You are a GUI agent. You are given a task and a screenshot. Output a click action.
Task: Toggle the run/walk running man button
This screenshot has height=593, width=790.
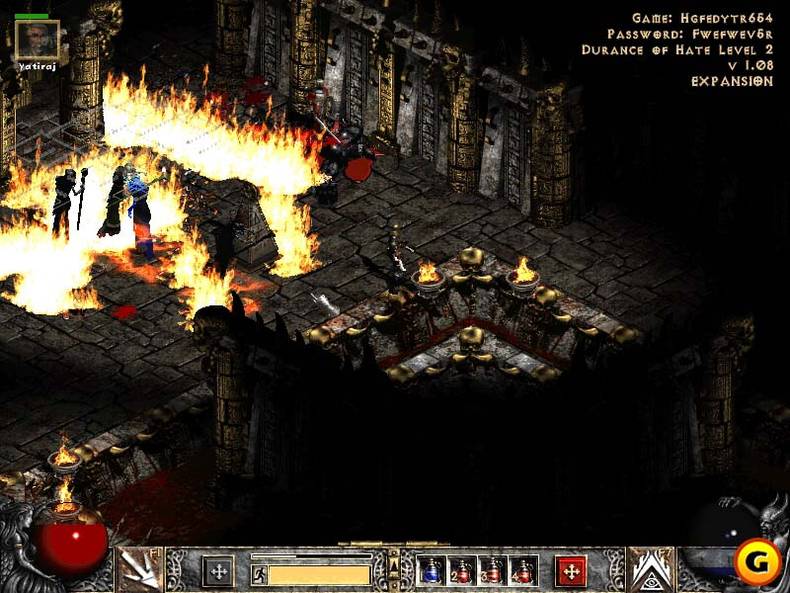click(x=259, y=575)
